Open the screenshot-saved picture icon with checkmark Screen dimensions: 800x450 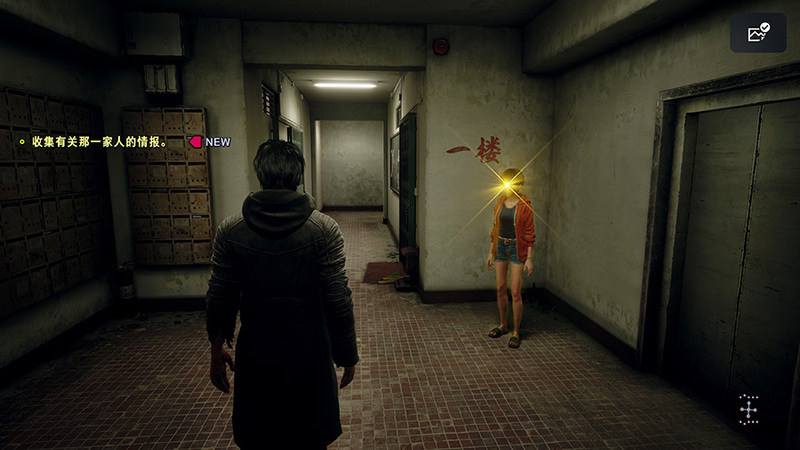(758, 33)
